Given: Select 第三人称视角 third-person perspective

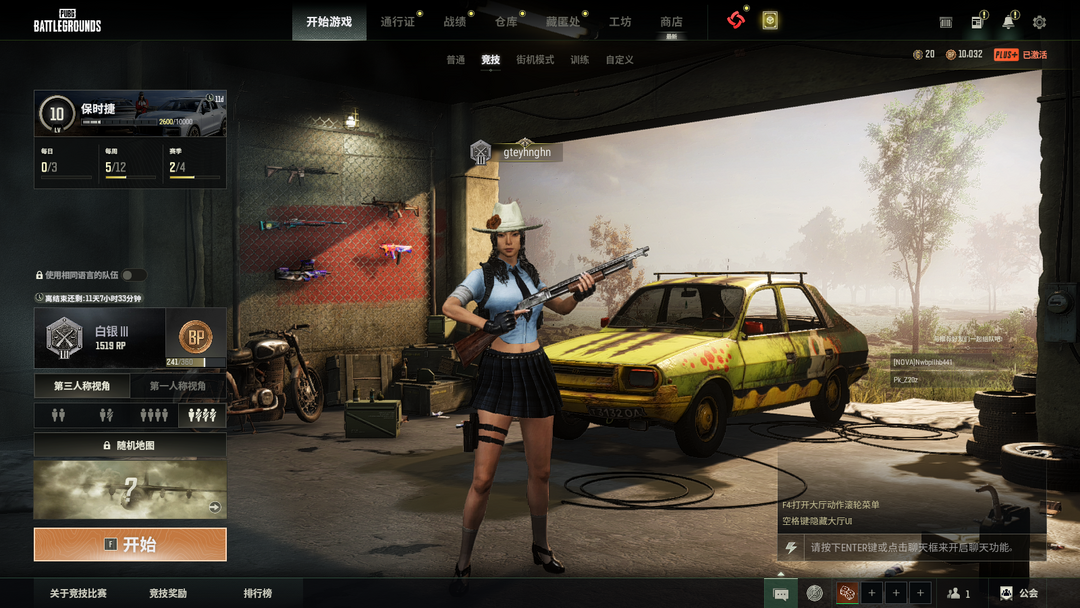Looking at the screenshot, I should tap(82, 386).
